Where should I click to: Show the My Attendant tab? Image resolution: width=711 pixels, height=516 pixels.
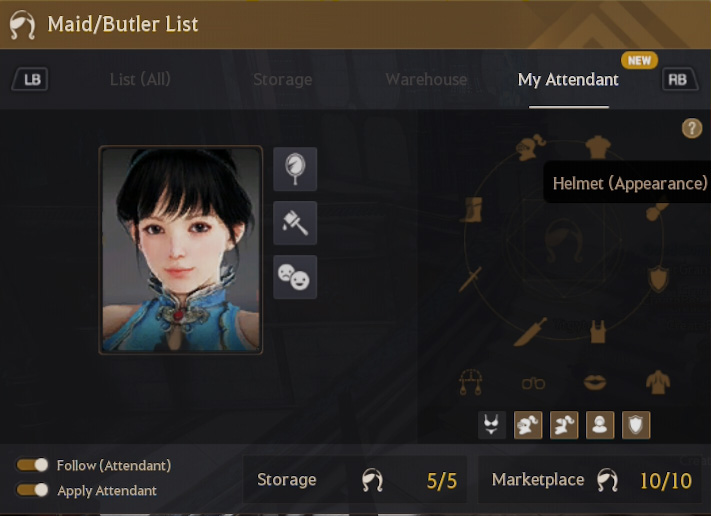point(568,80)
